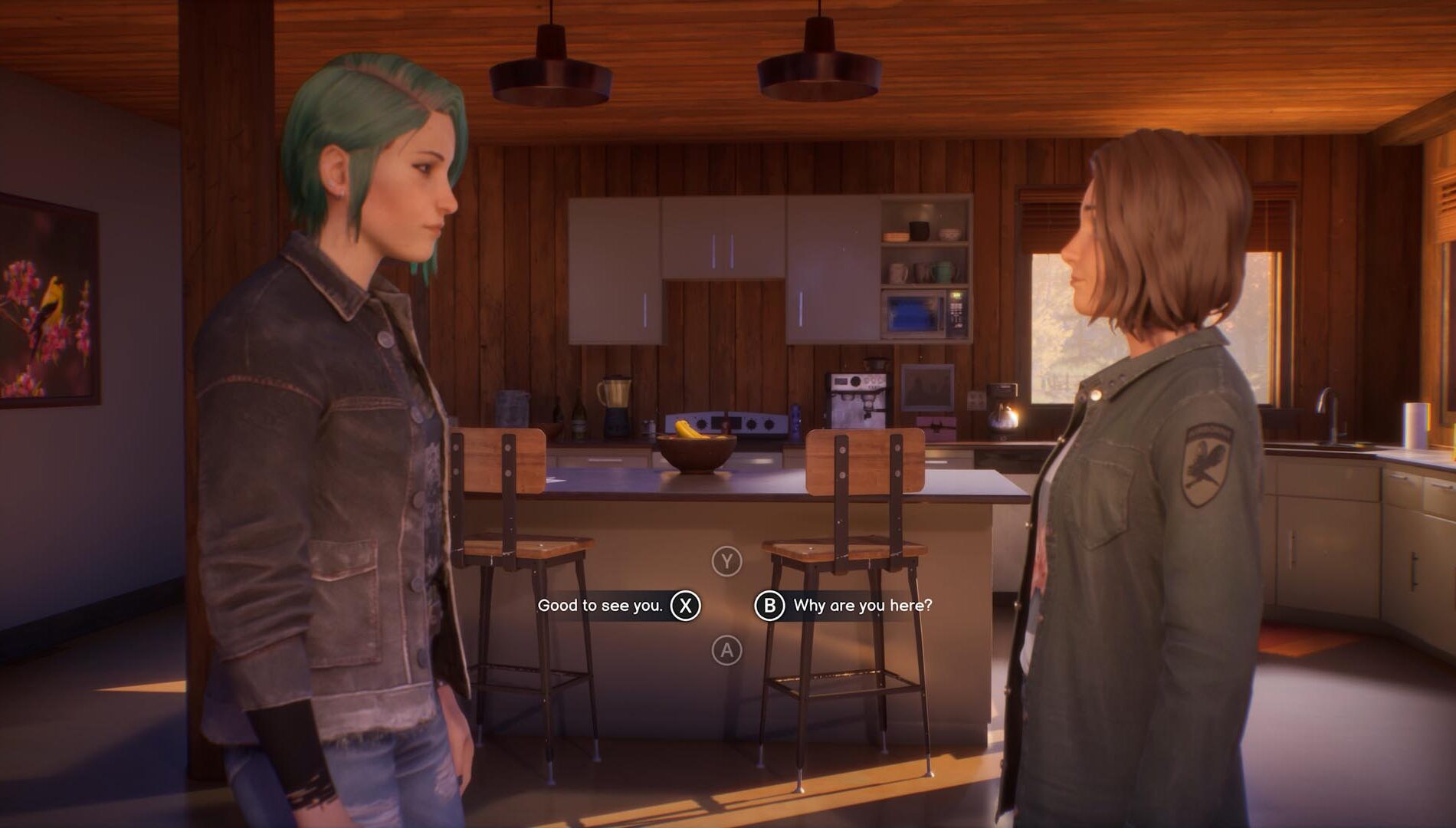Click the faded A button prompt icon
Screen dimensions: 1456x828
[726, 648]
